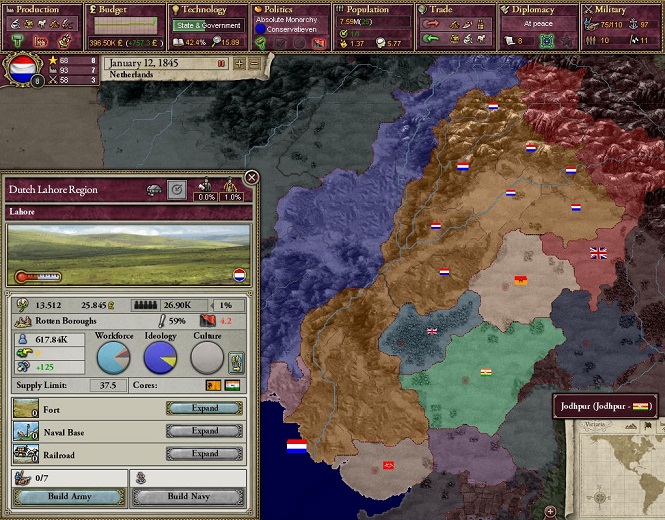This screenshot has height=520, width=665.
Task: Expand the Railroad
Action: [205, 454]
